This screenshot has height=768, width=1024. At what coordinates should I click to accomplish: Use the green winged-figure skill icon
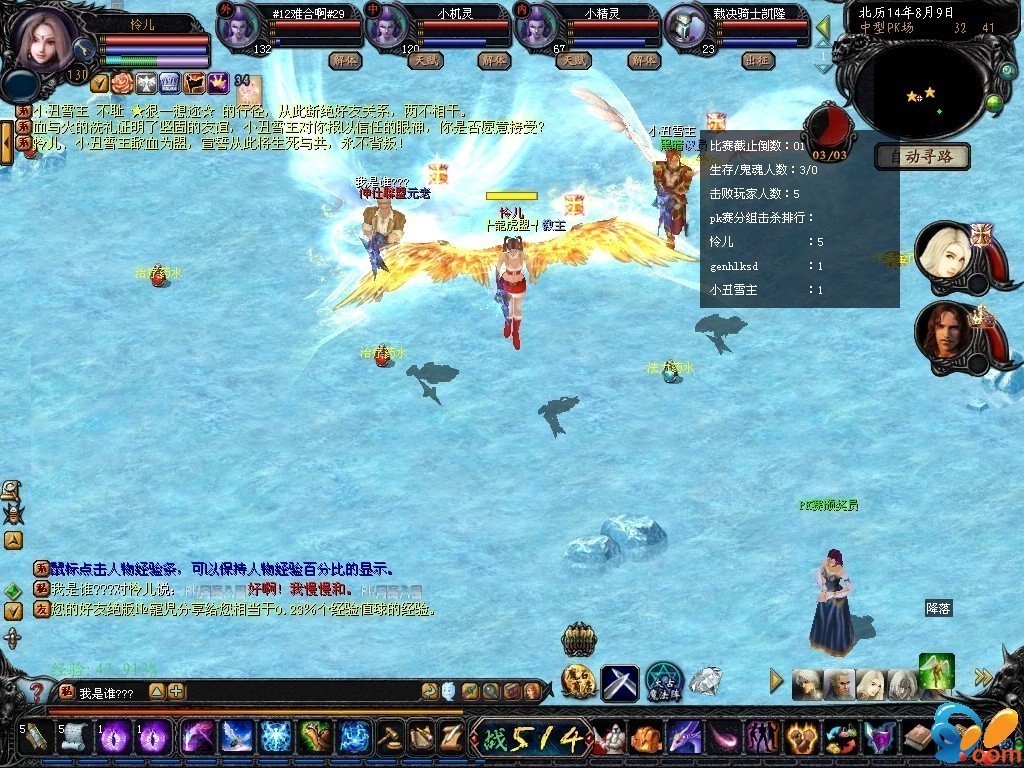coord(936,671)
